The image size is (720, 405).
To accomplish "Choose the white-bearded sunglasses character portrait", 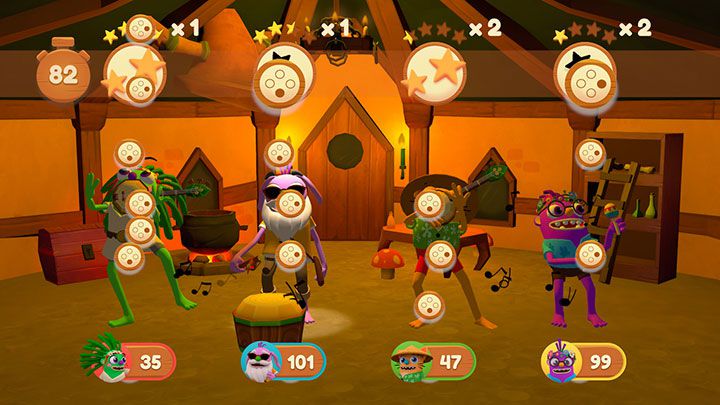I will coord(260,362).
